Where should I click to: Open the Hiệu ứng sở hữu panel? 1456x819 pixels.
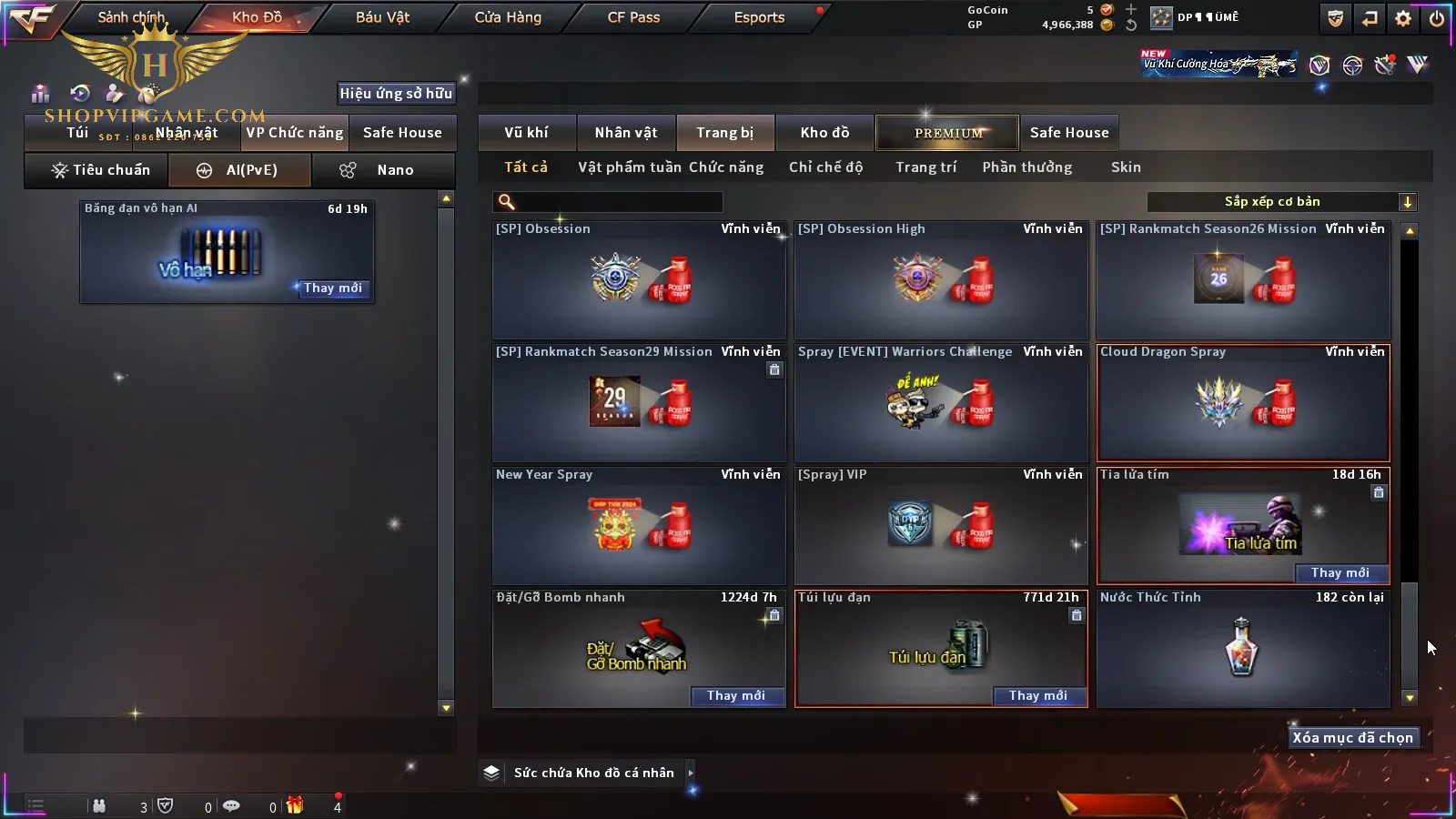(x=396, y=93)
